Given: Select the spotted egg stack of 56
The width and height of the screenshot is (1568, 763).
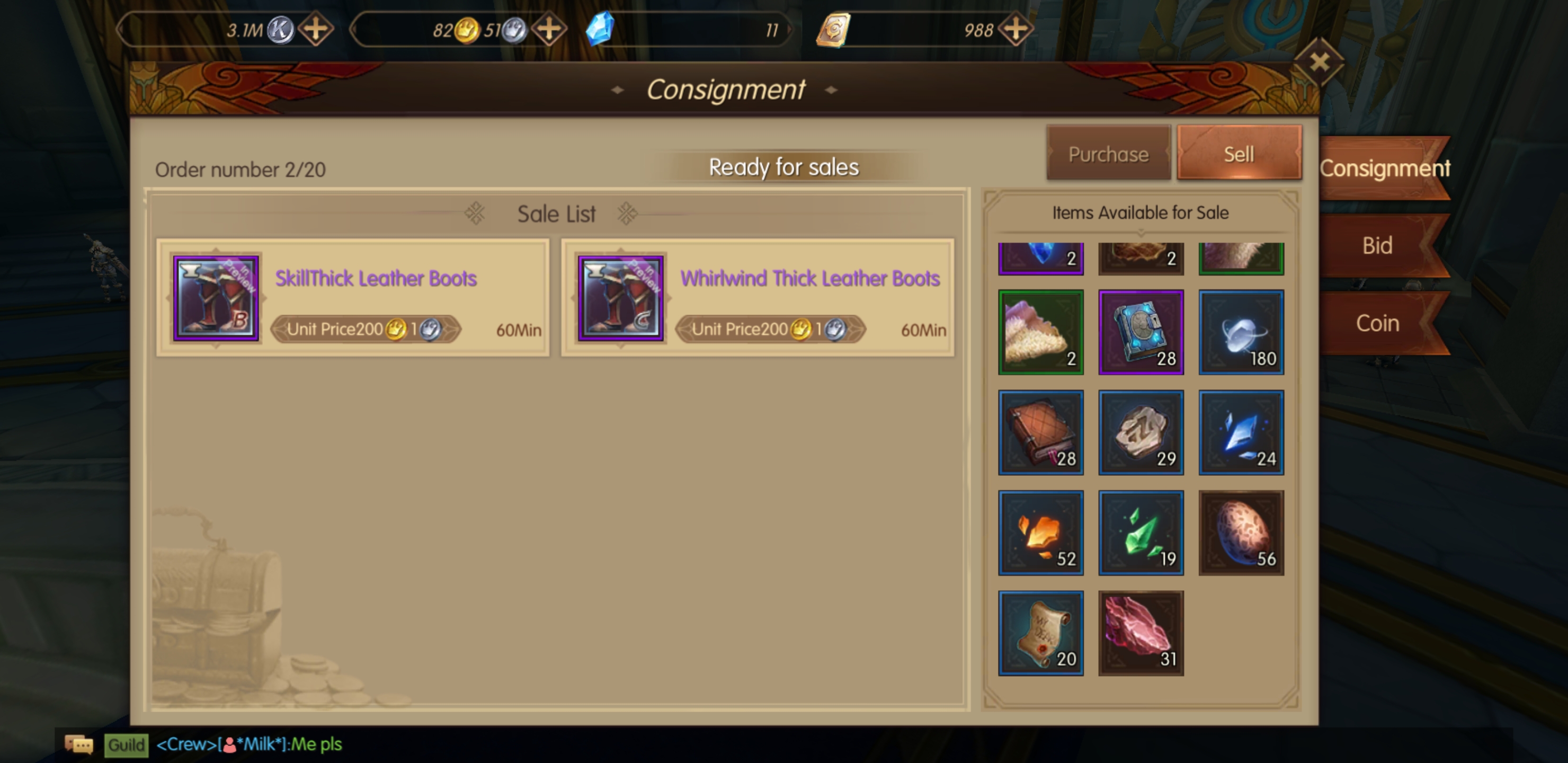Looking at the screenshot, I should [x=1241, y=533].
